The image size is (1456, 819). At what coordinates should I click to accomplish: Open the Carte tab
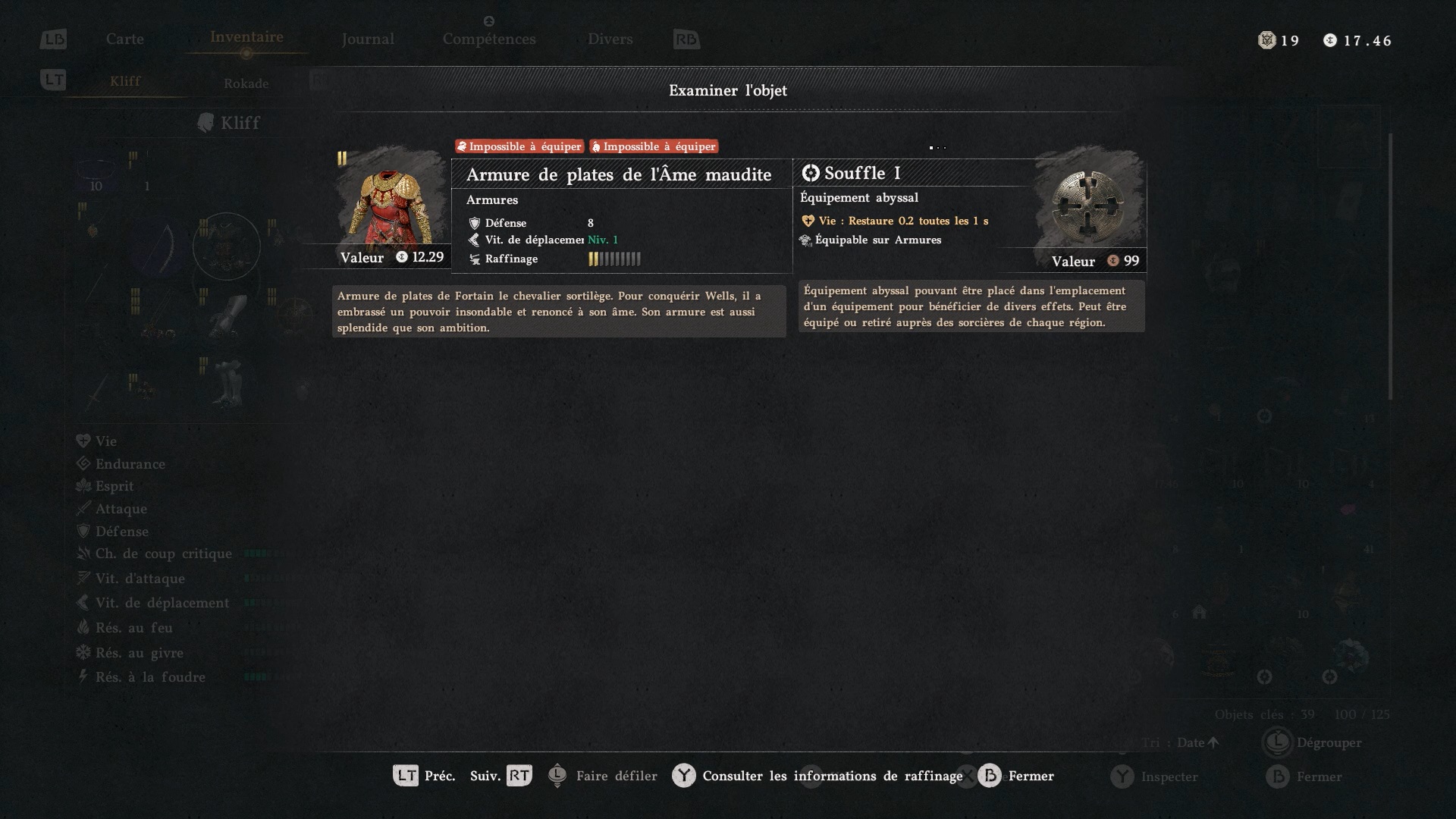(125, 39)
